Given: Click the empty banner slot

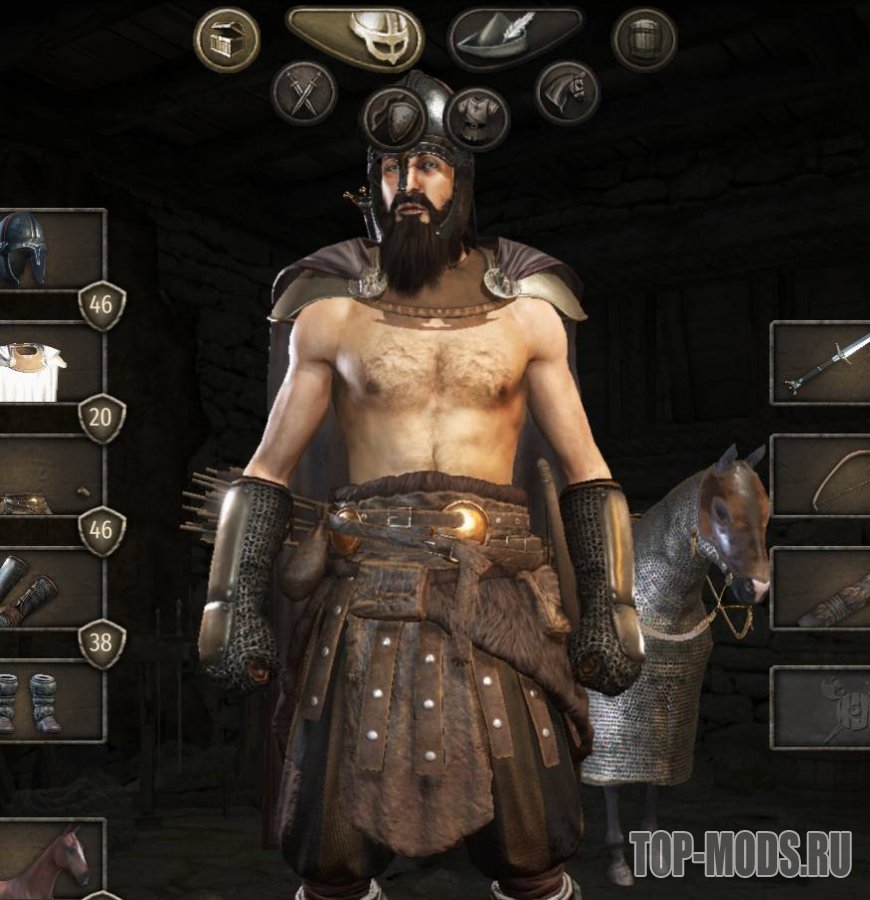Looking at the screenshot, I should [x=822, y=707].
